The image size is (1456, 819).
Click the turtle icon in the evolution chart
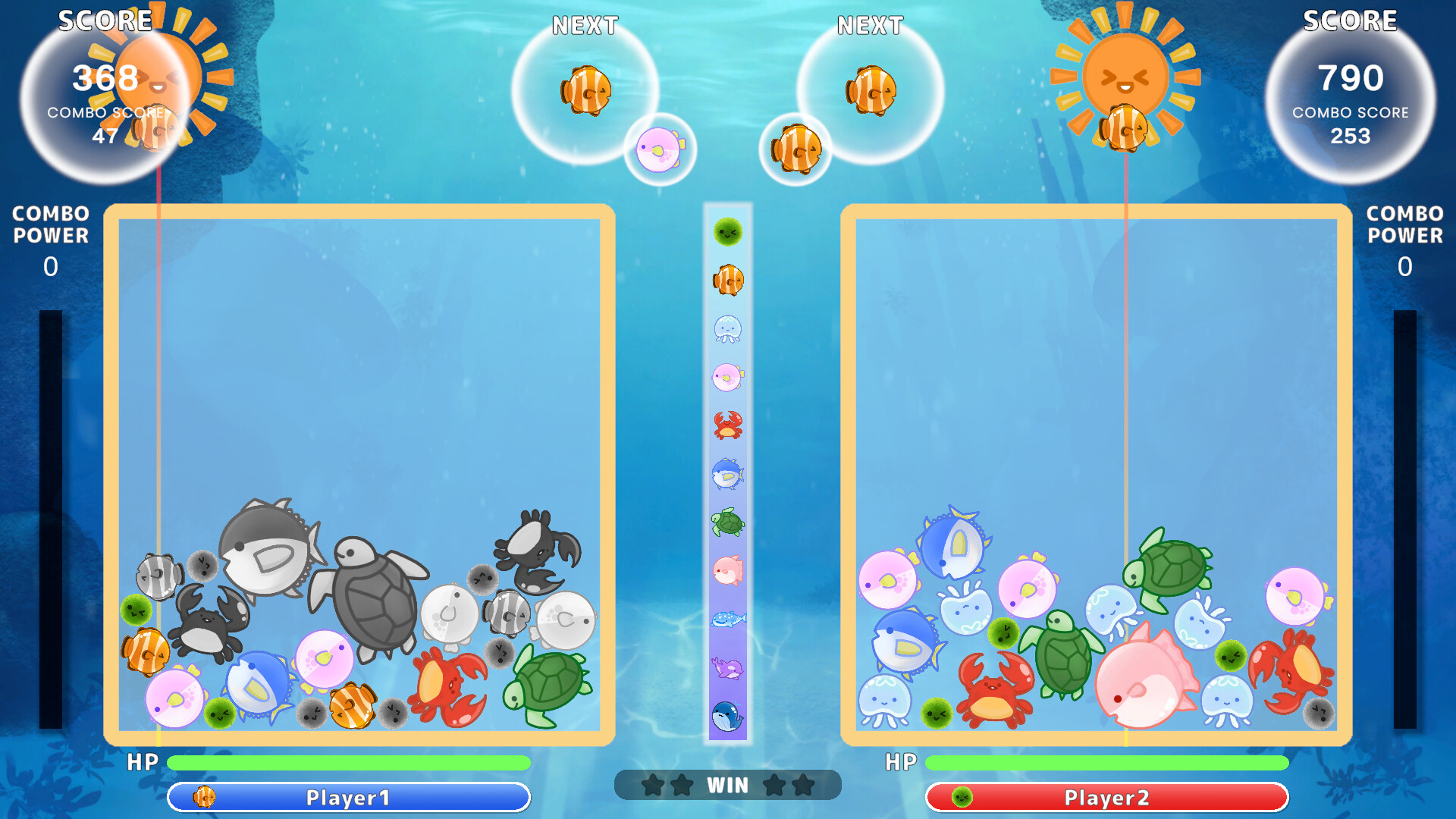point(726,523)
